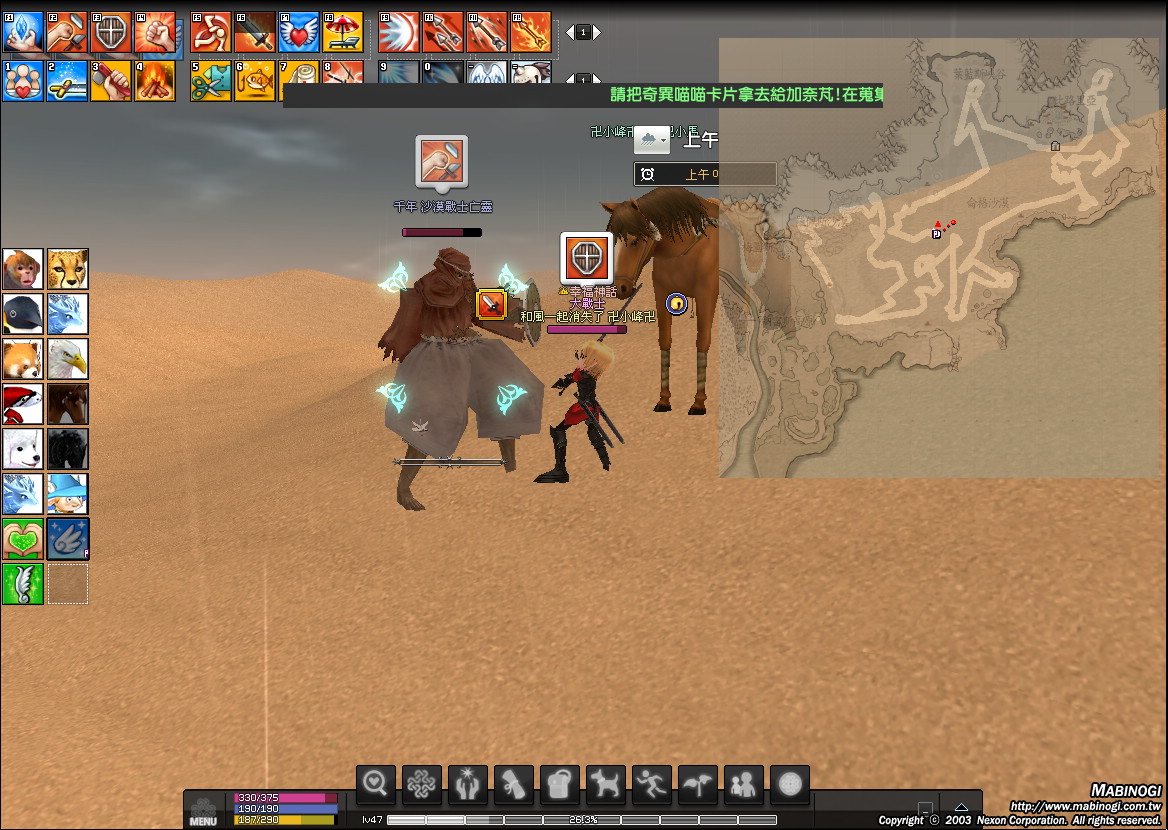Use the fishing skill icon
The image size is (1168, 830).
(x=255, y=81)
